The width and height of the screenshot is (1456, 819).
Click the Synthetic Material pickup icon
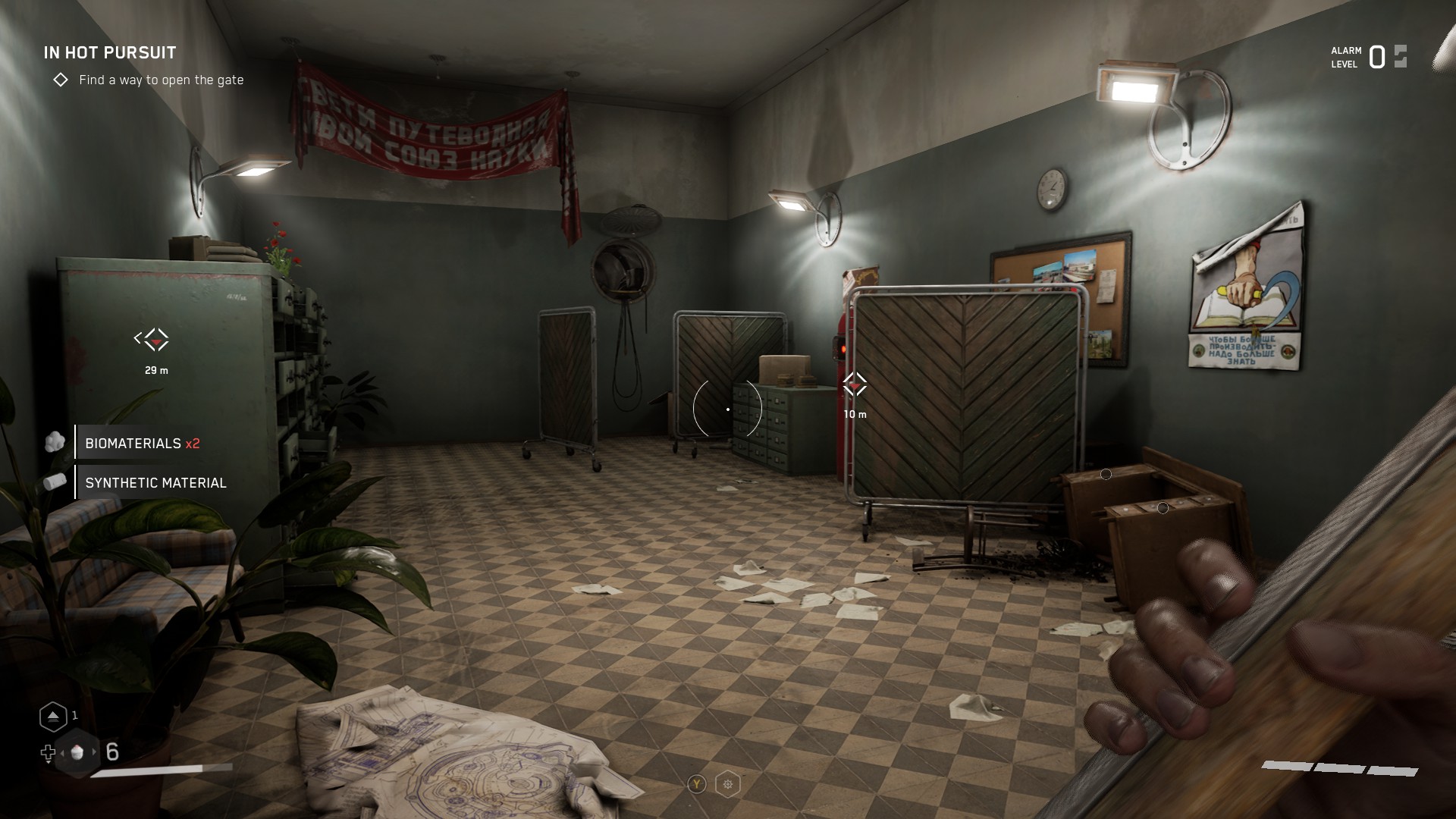pyautogui.click(x=55, y=481)
